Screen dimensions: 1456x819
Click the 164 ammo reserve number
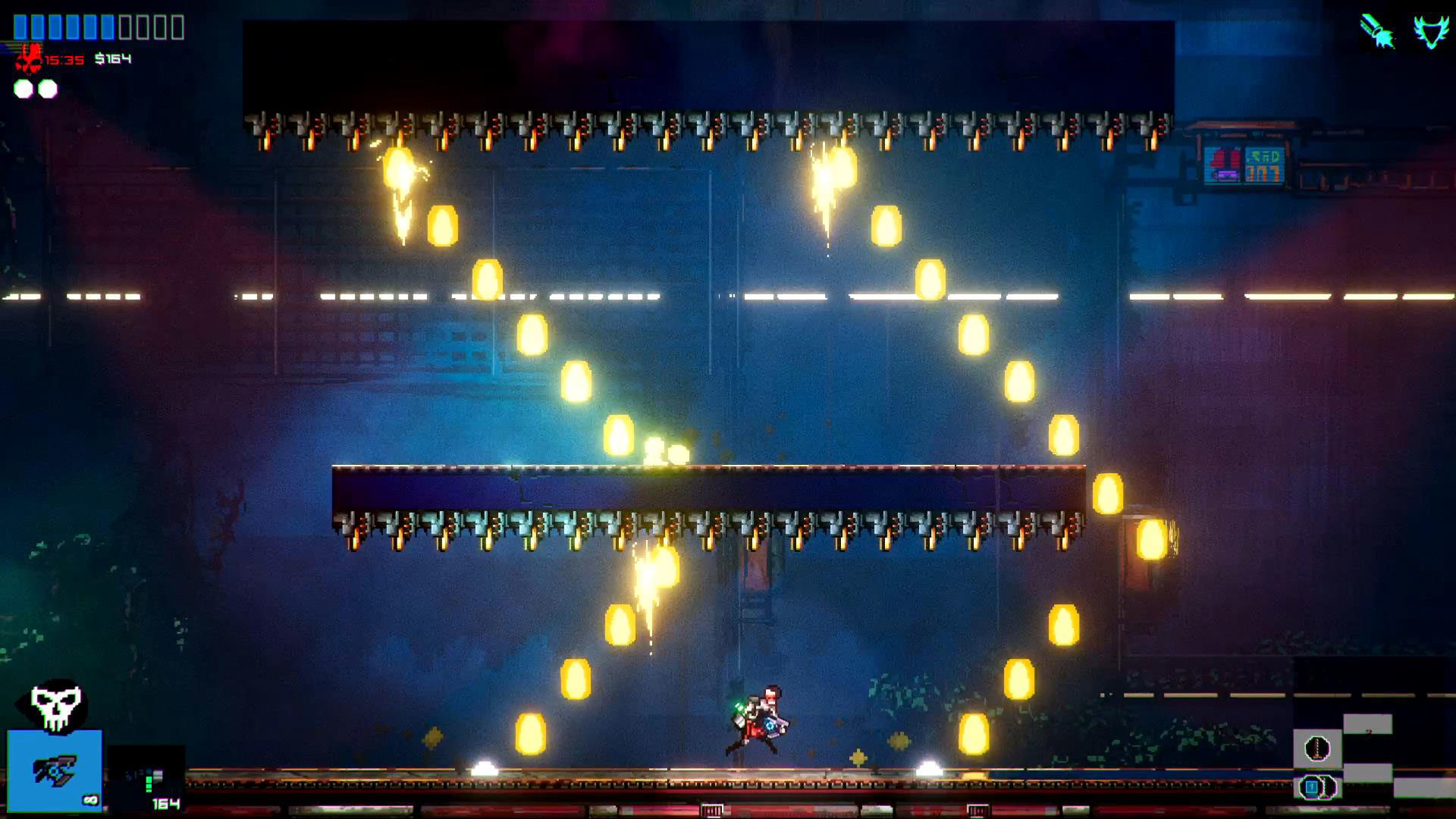tap(167, 803)
